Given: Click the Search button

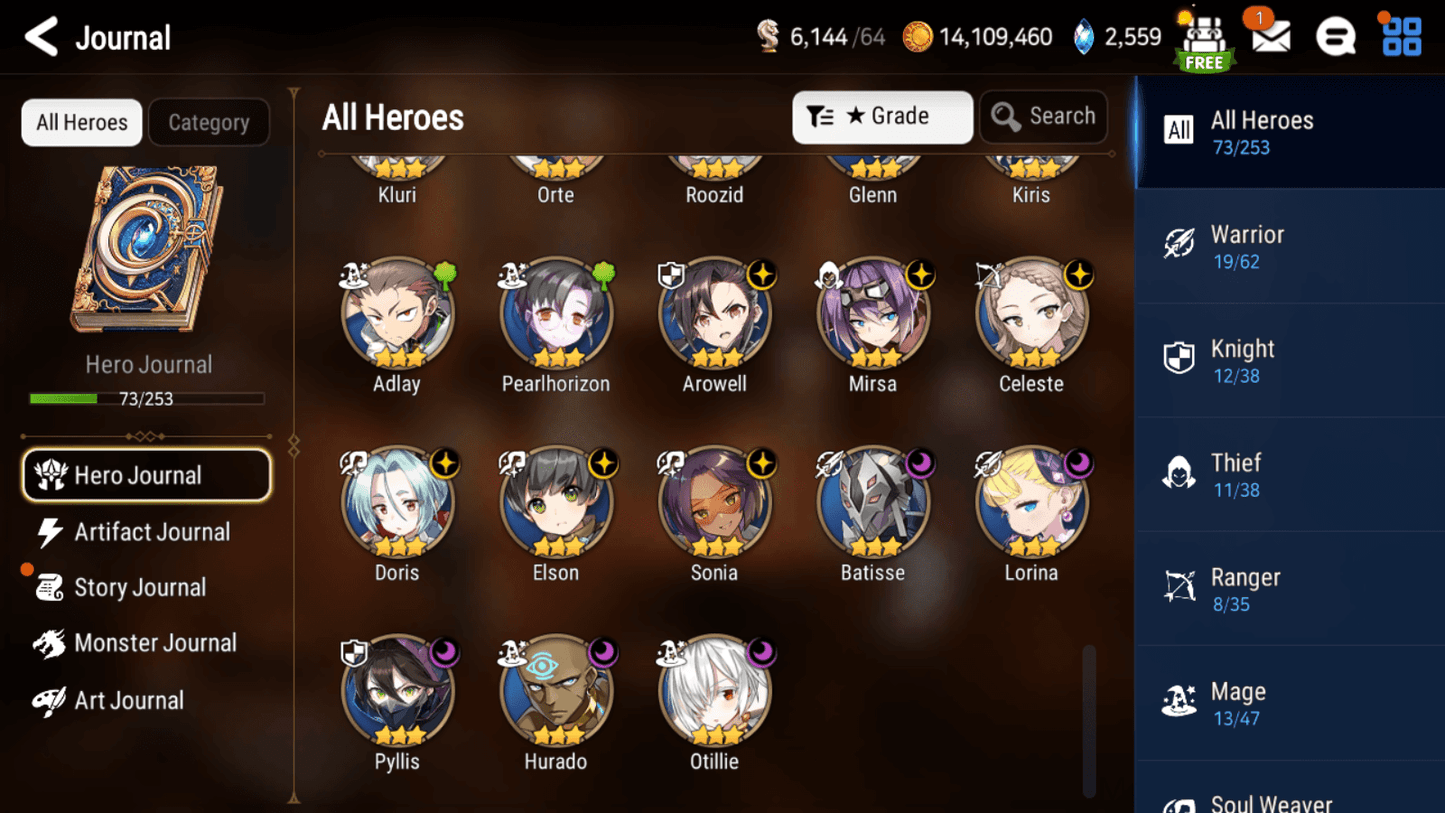Looking at the screenshot, I should [x=1043, y=117].
